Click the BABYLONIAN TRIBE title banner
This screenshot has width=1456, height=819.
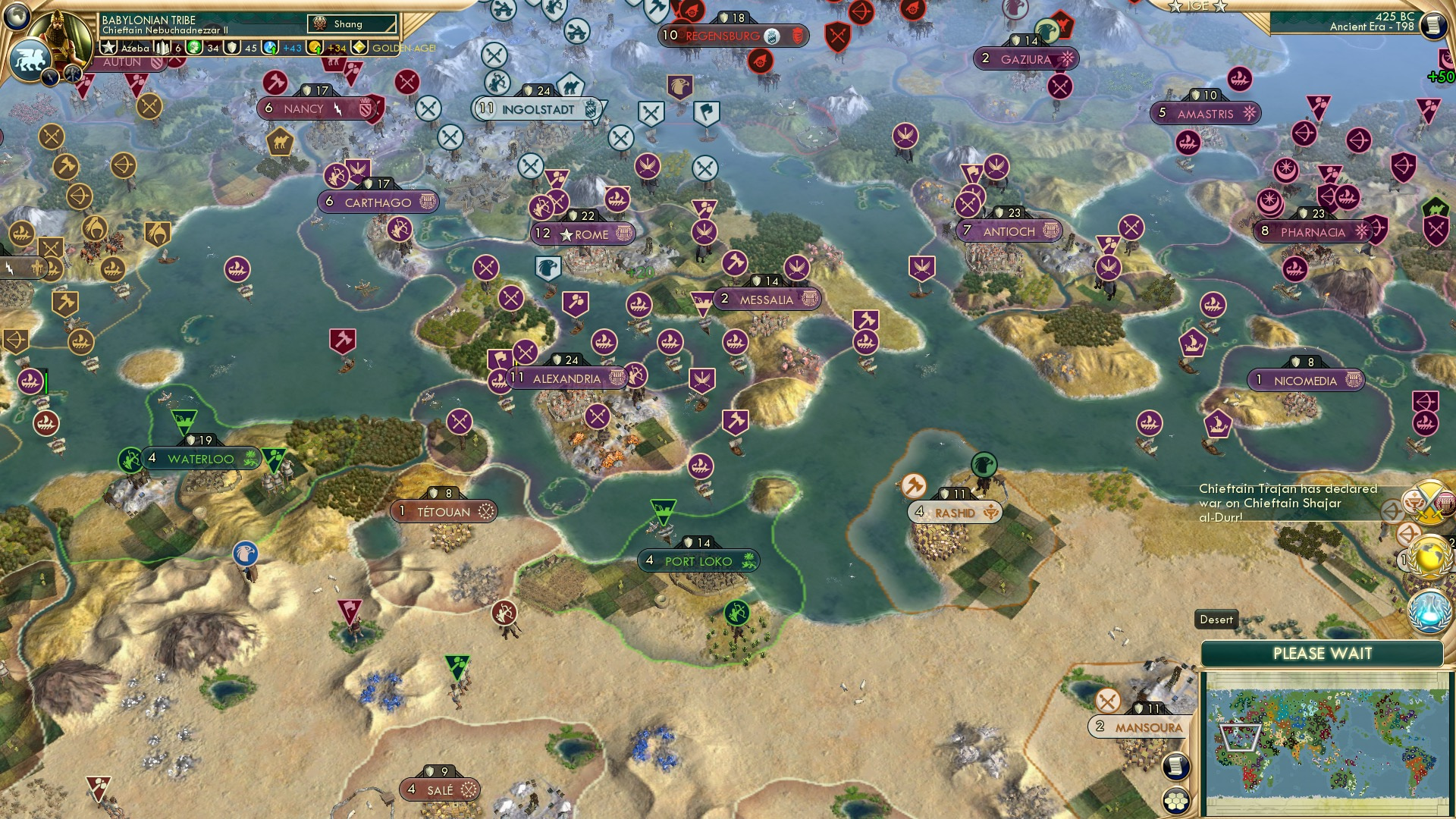(x=149, y=20)
